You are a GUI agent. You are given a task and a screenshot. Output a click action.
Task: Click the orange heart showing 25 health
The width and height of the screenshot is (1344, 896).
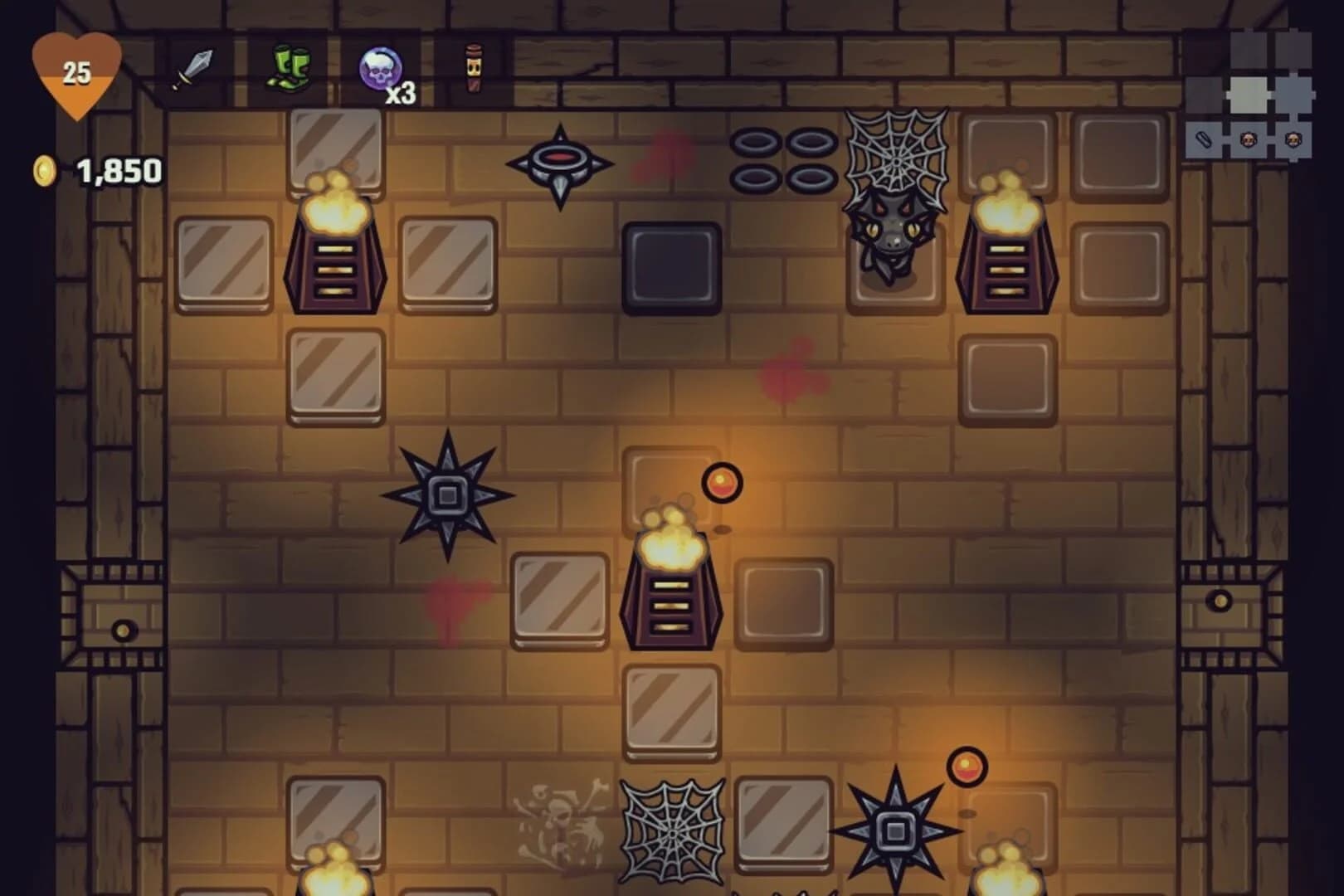[79, 71]
